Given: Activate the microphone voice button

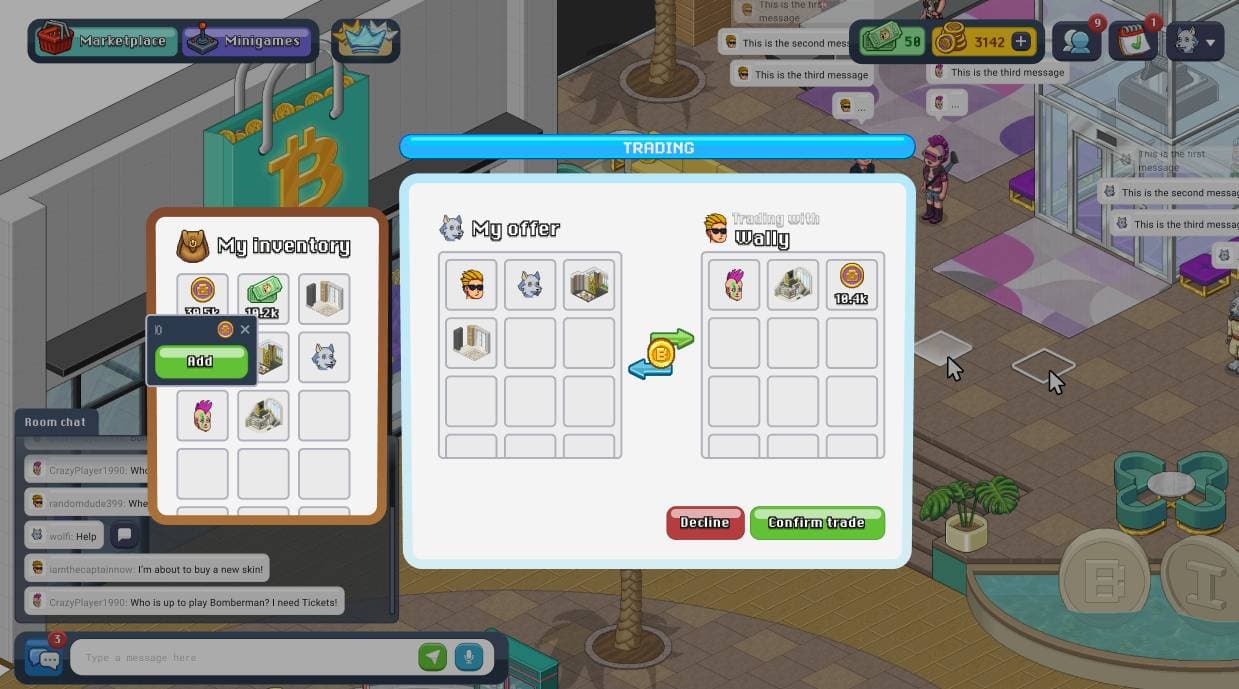Looking at the screenshot, I should click(467, 657).
